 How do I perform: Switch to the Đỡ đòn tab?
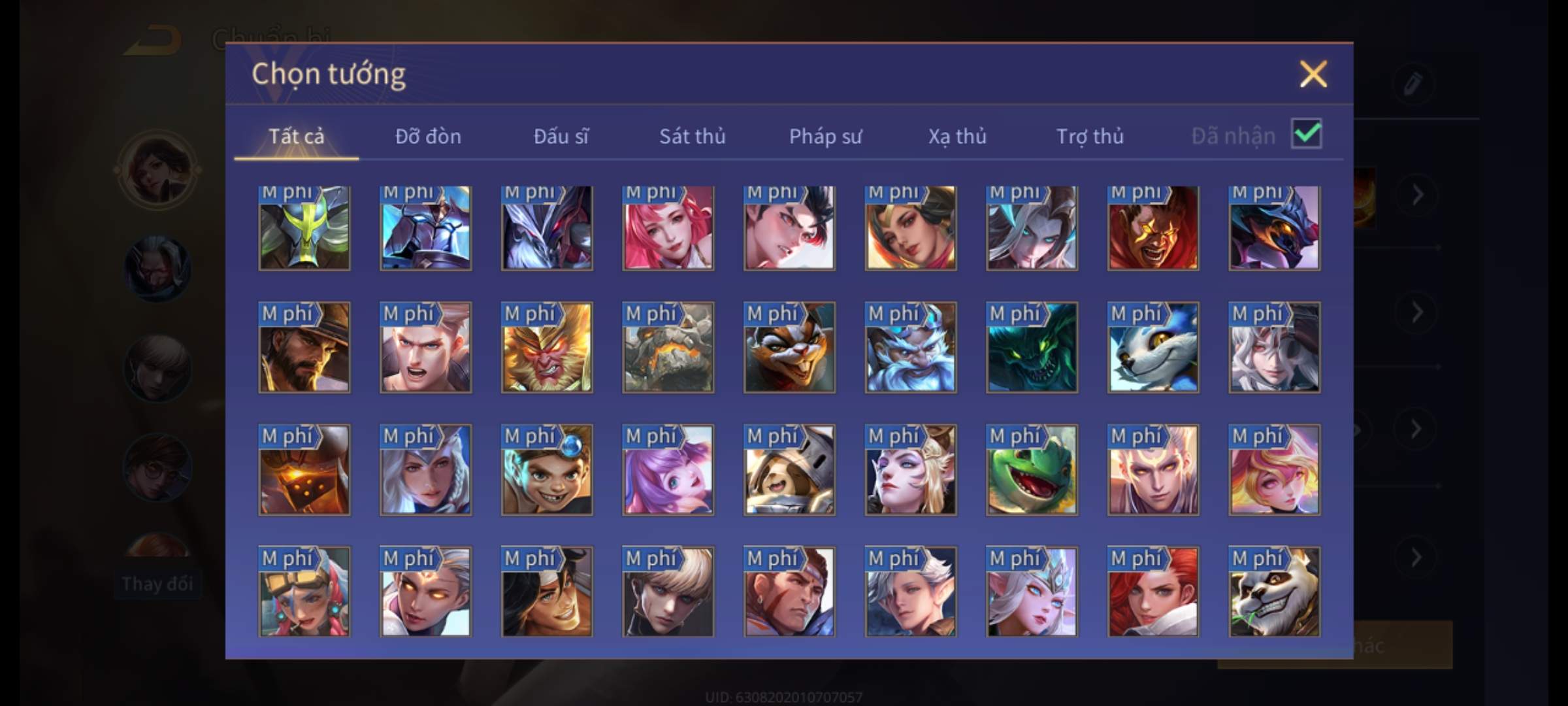pyautogui.click(x=428, y=136)
